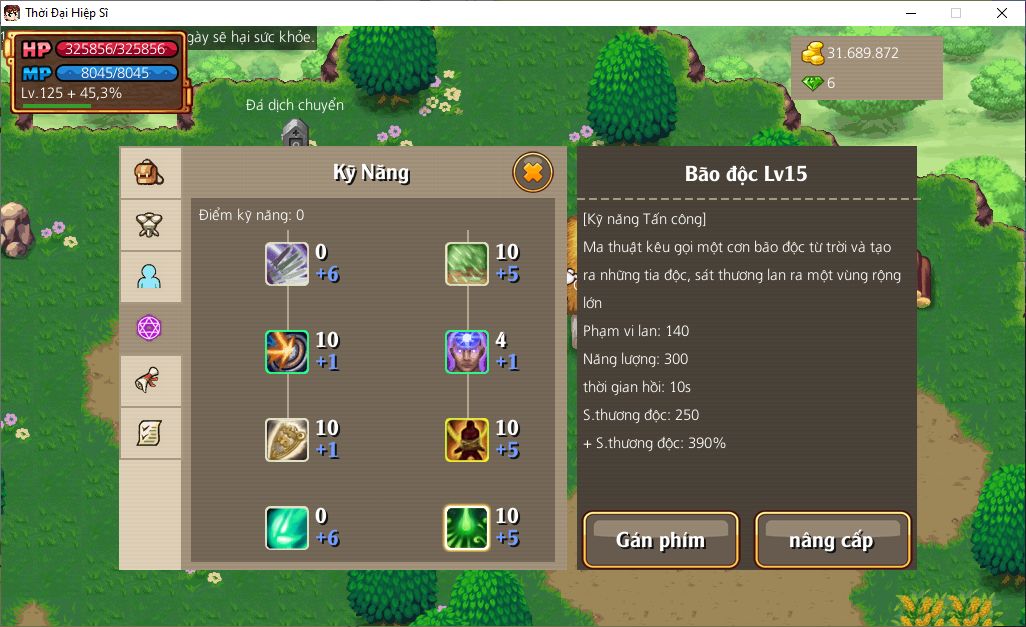
Task: Close the Kỹ Năng skill window
Action: 533,173
